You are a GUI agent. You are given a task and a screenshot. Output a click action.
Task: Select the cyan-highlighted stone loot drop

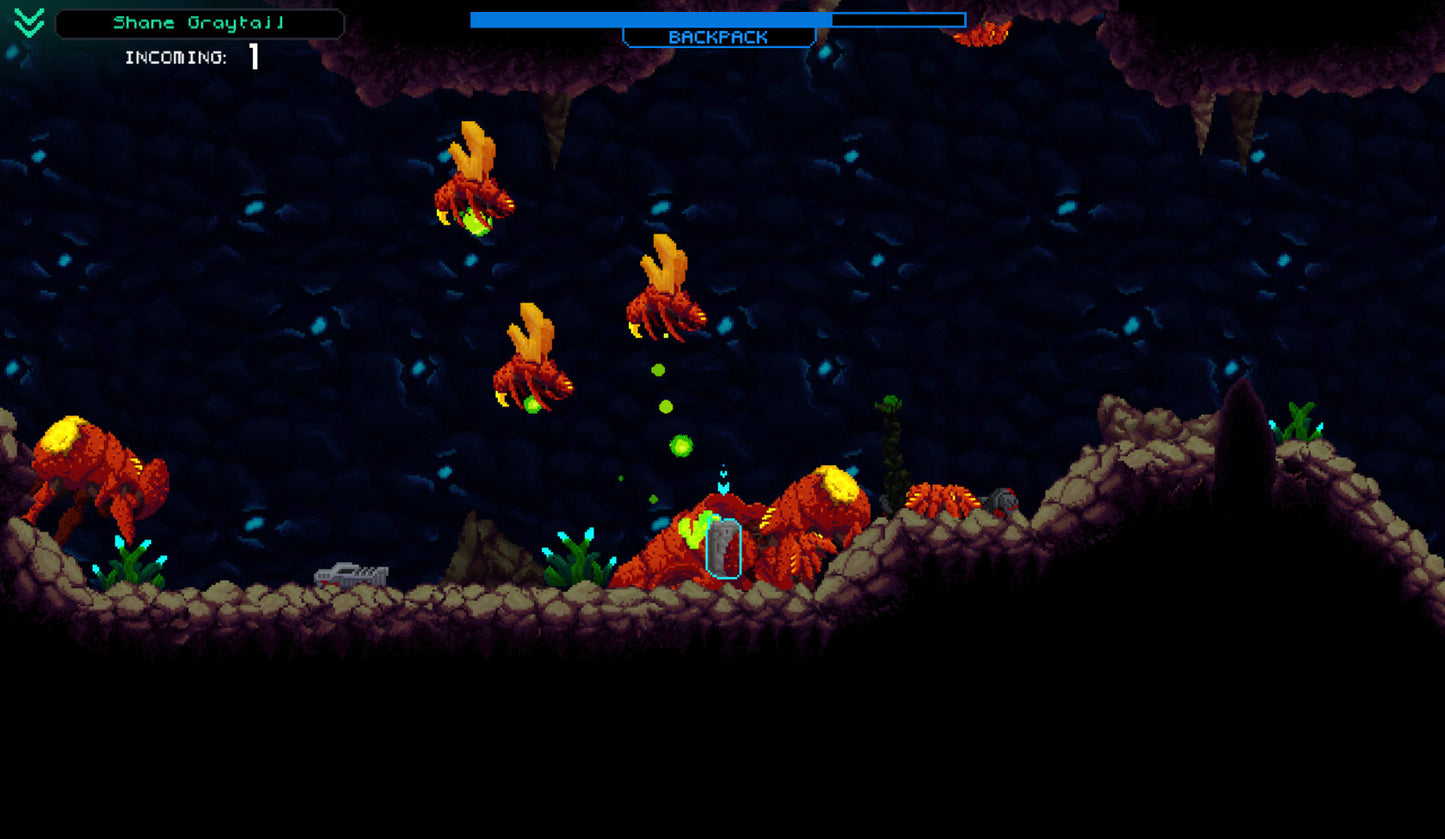point(722,548)
